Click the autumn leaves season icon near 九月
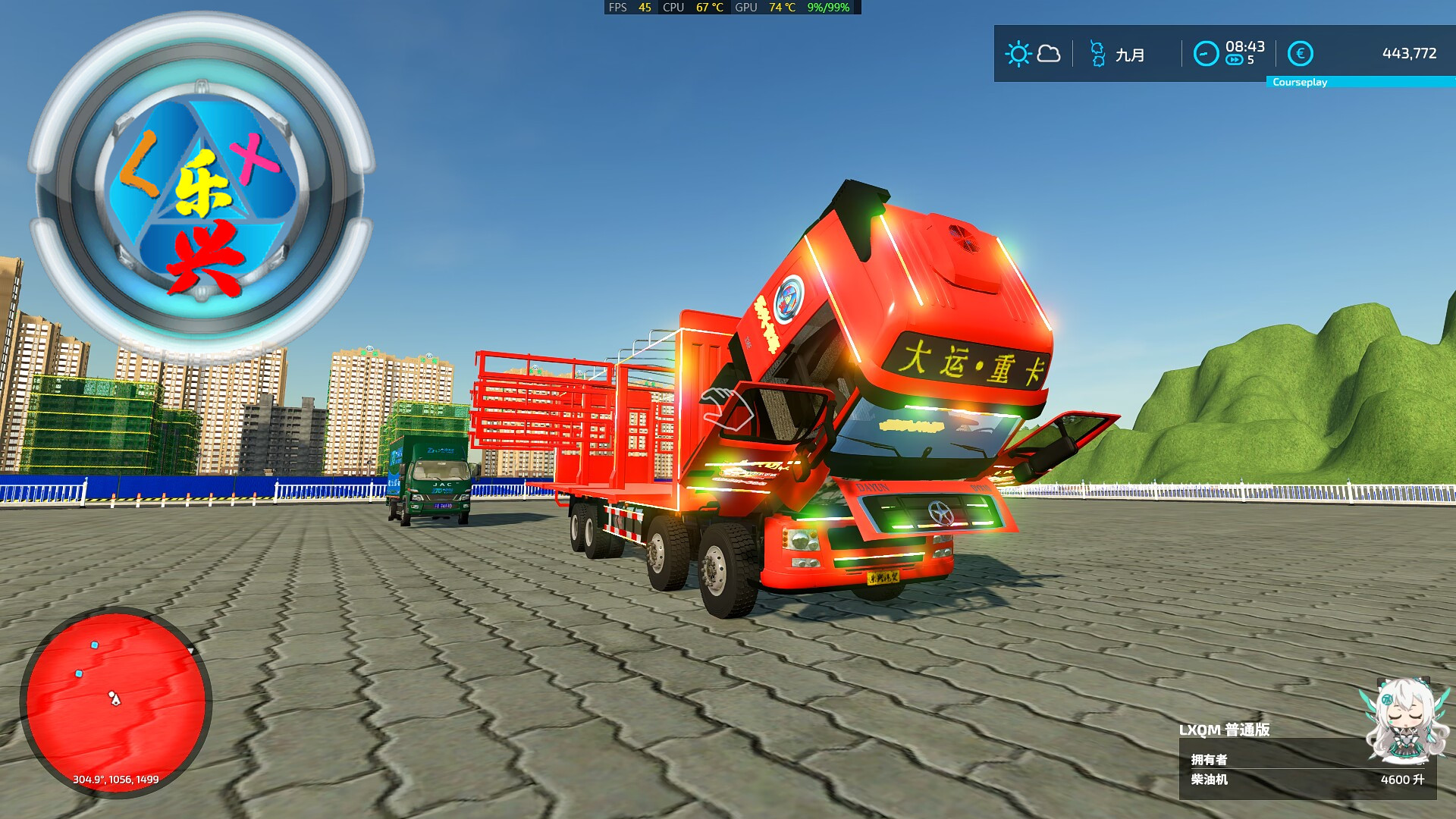The image size is (1456, 819). point(1097,53)
